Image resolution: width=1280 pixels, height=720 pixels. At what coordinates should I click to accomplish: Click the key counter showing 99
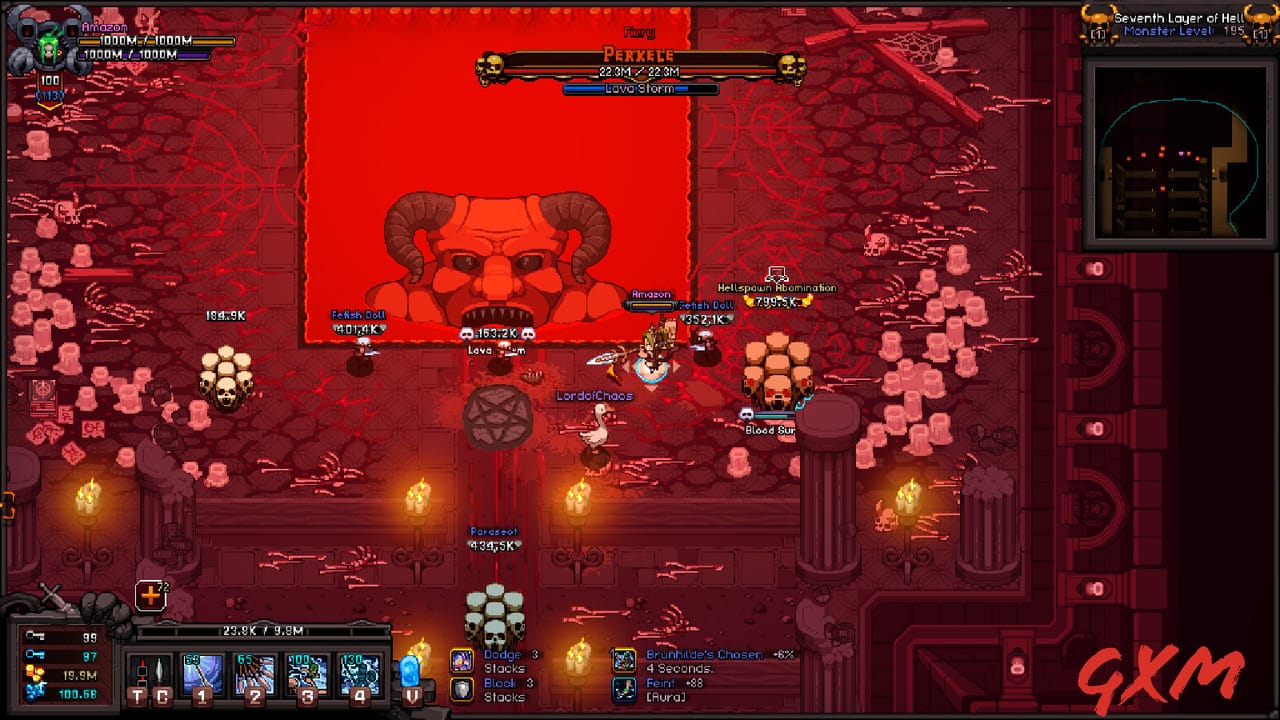point(62,636)
